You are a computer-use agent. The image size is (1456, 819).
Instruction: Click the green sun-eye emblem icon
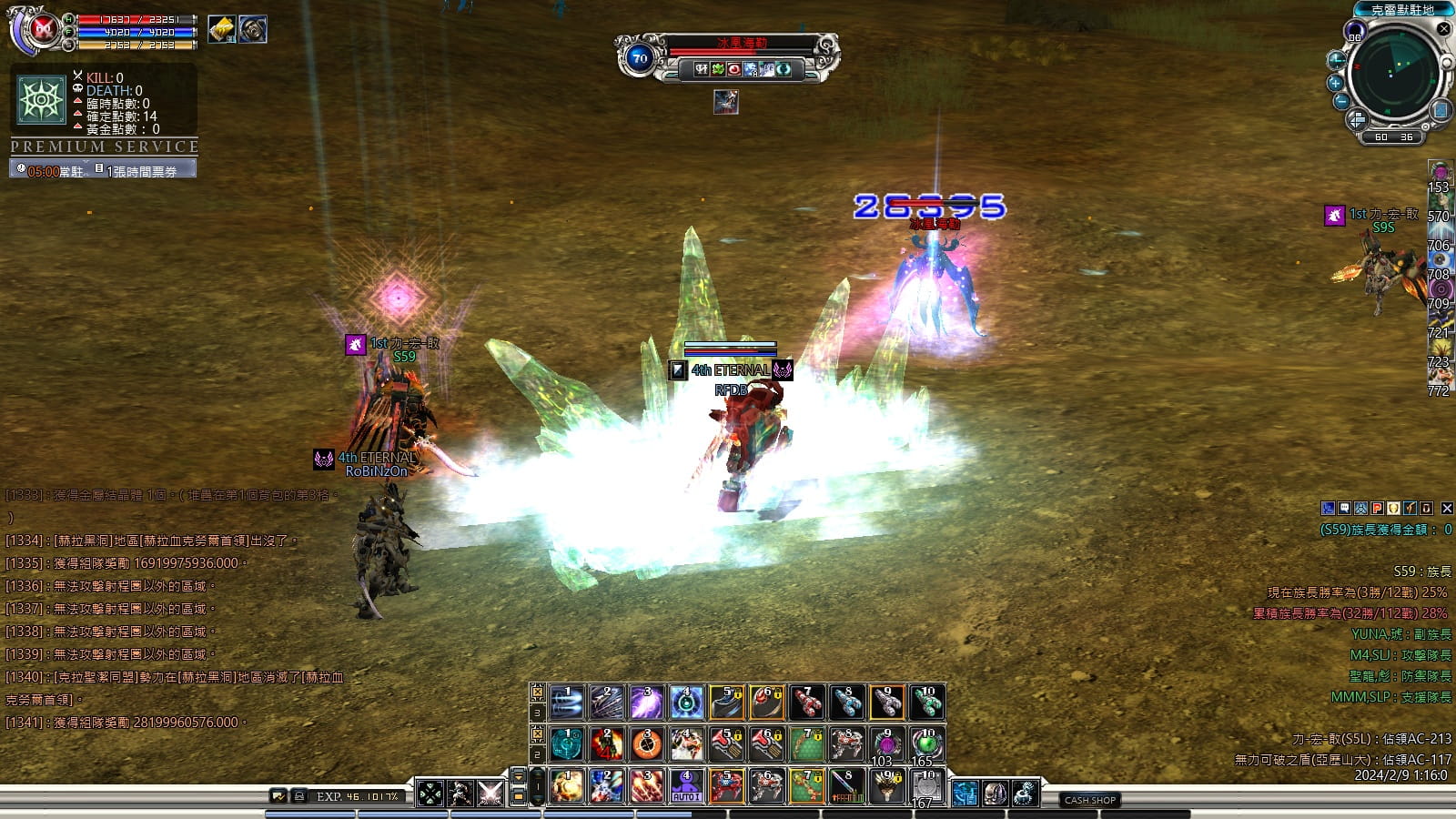42,99
